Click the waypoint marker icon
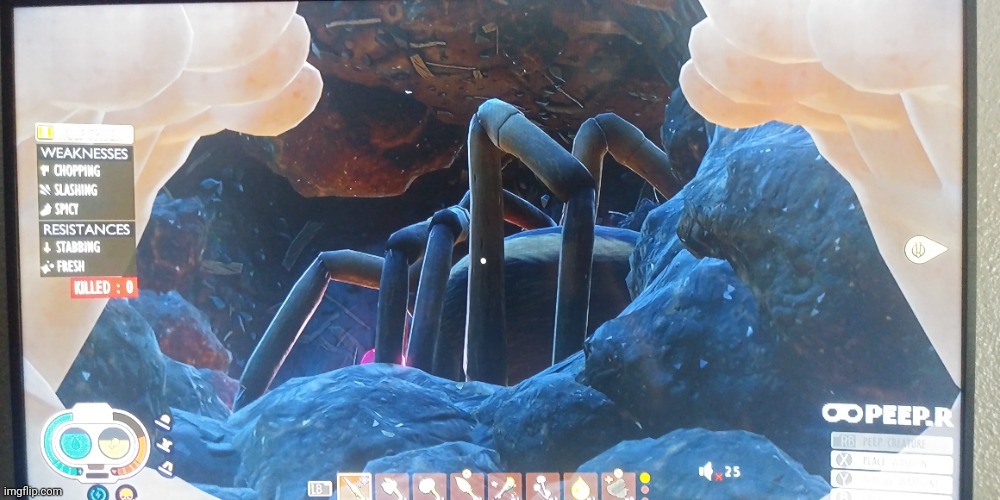Viewport: 1000px width, 500px height. coord(920,249)
